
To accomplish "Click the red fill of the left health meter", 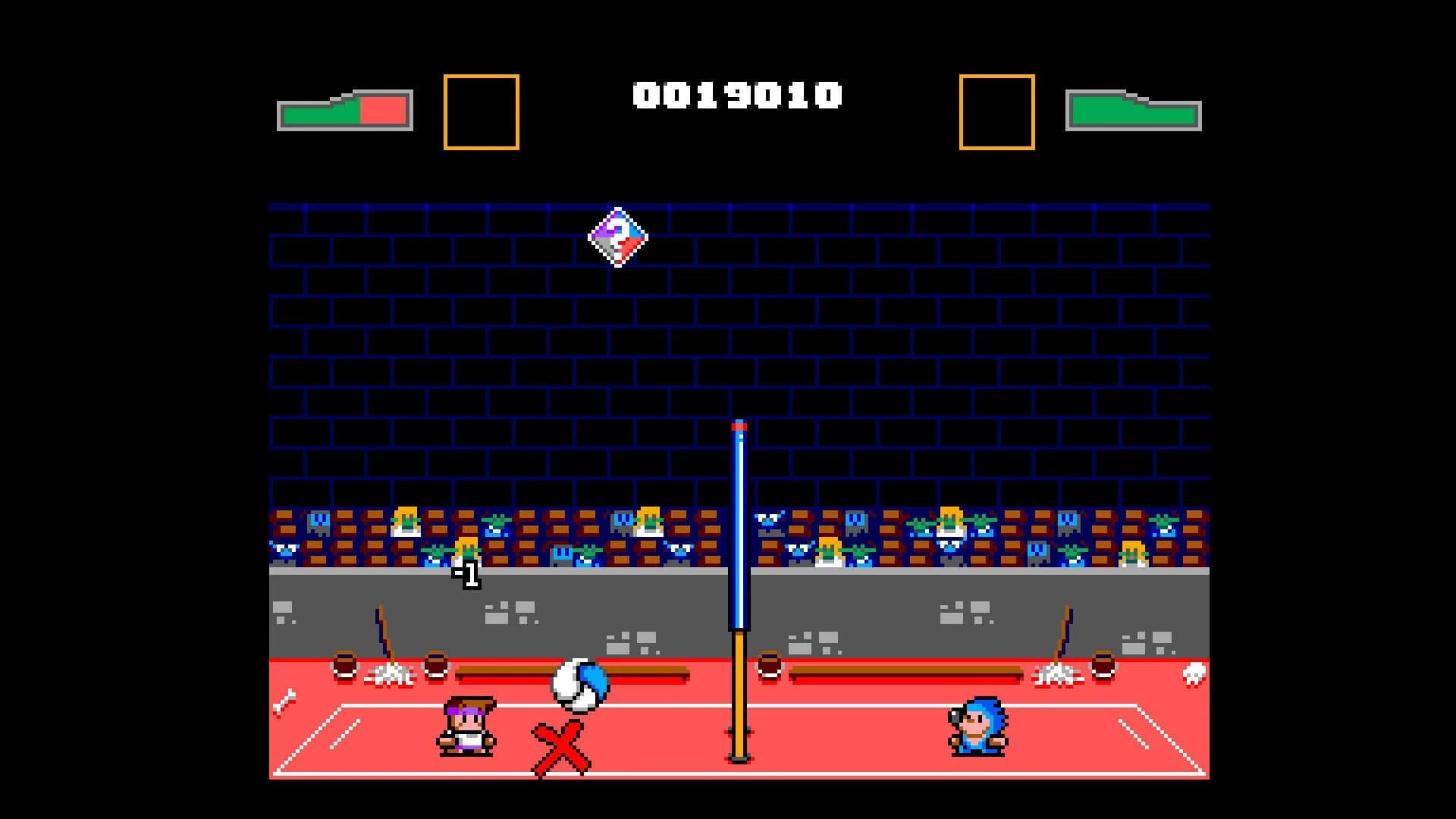I will tap(383, 111).
